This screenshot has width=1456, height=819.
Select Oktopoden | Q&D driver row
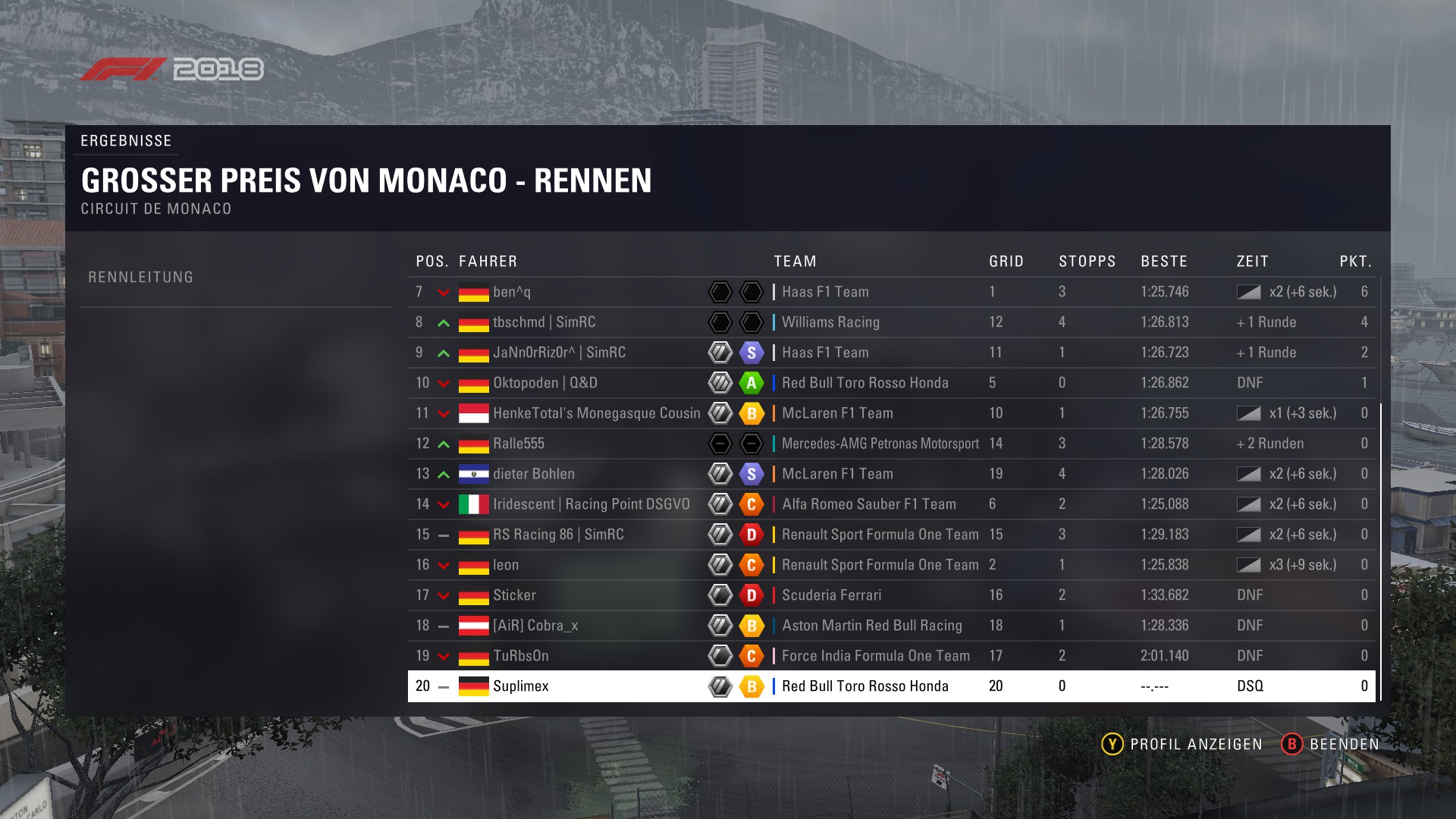point(544,383)
